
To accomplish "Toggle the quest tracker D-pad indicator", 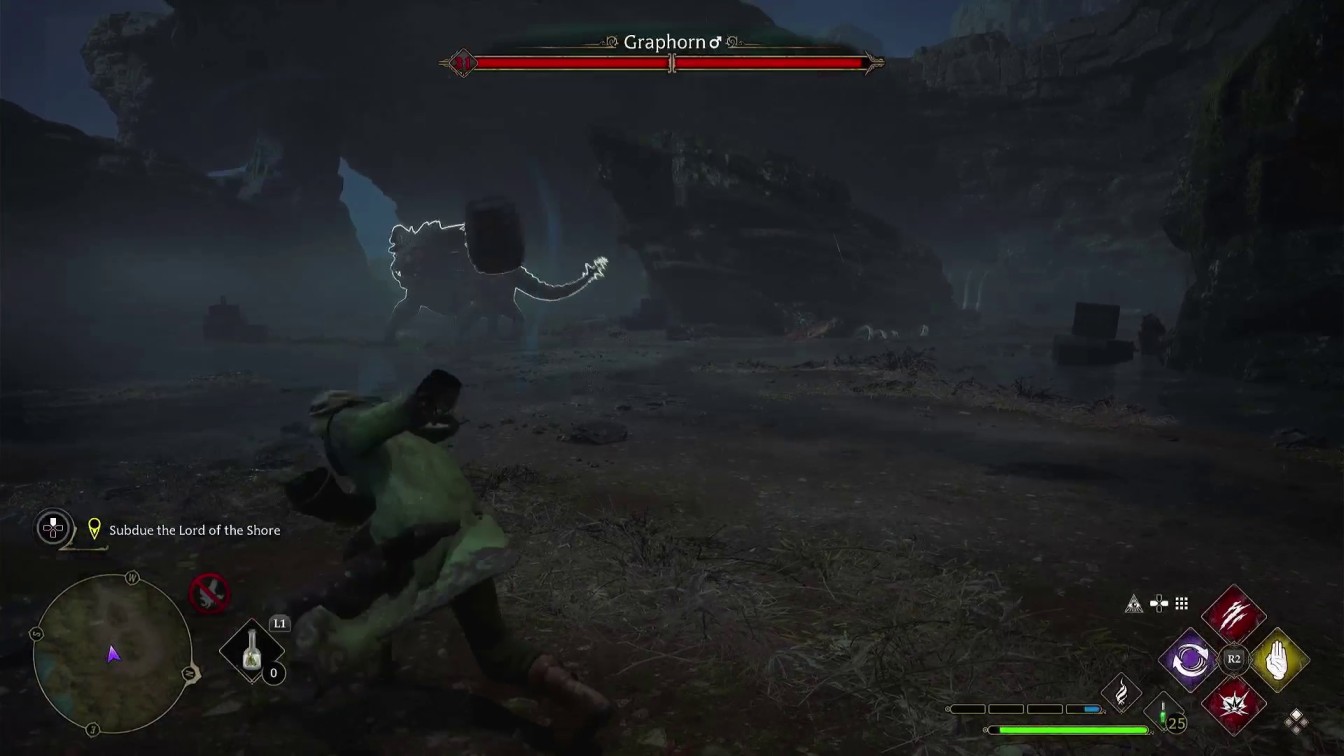I will click(52, 529).
